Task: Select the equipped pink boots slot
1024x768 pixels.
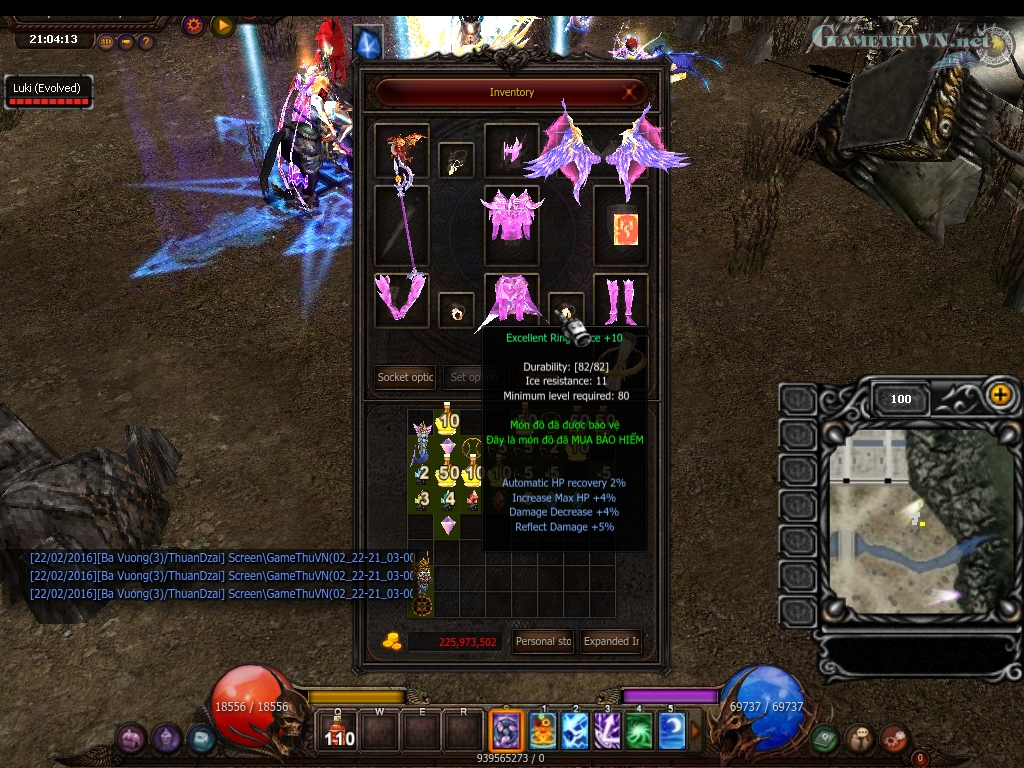Action: (x=620, y=299)
